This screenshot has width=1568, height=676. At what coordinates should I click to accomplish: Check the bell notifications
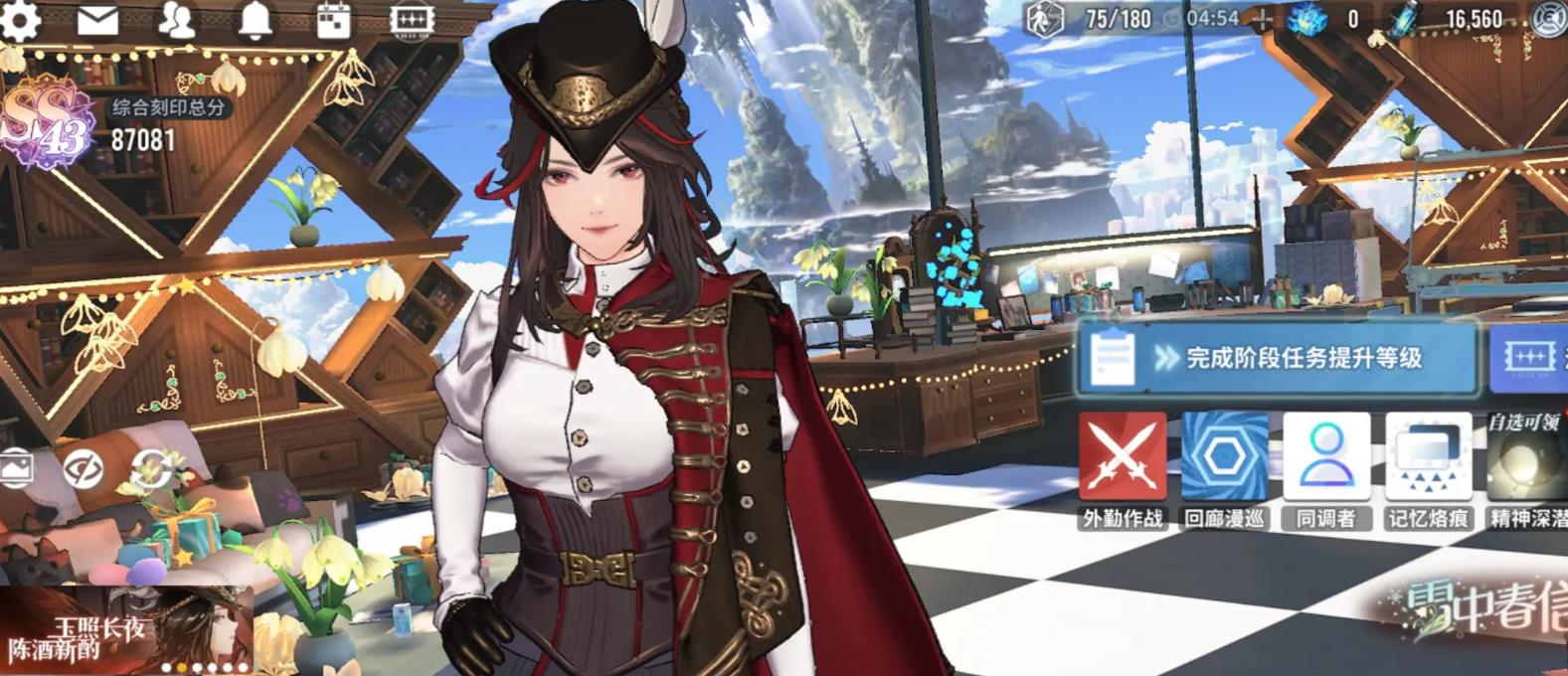click(256, 20)
